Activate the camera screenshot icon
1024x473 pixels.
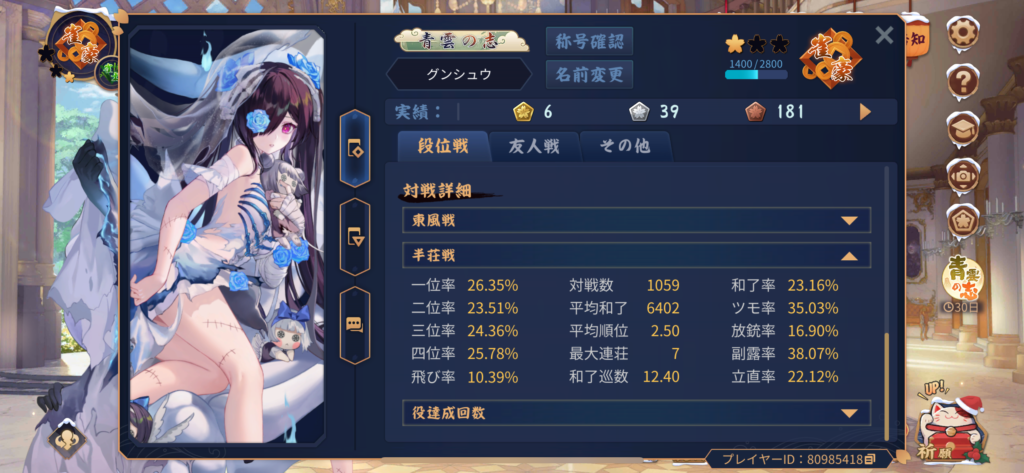(x=963, y=173)
